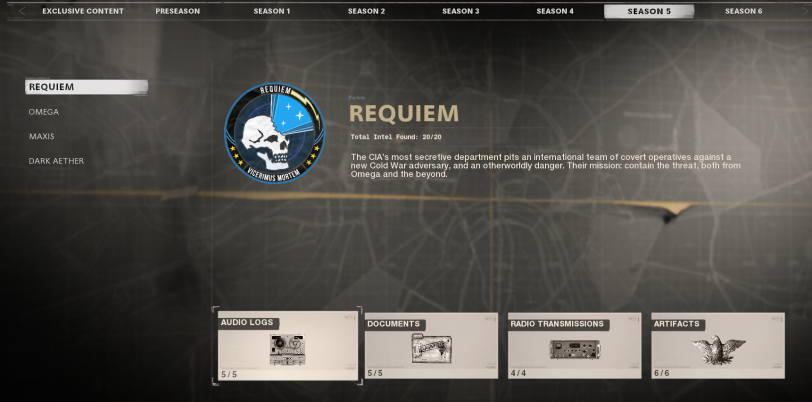Click the left arrow beside Exclusive Content

[x=22, y=11]
